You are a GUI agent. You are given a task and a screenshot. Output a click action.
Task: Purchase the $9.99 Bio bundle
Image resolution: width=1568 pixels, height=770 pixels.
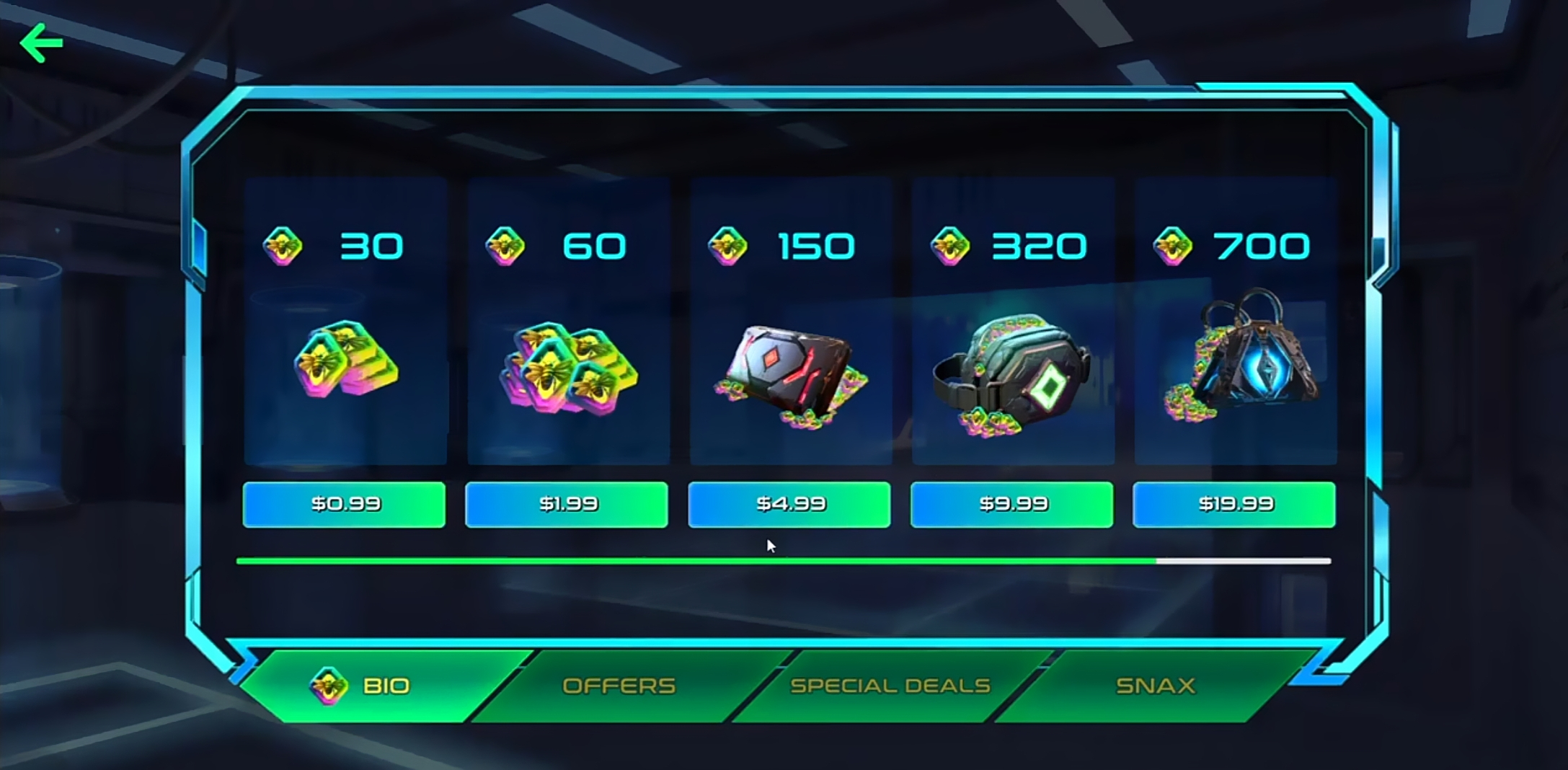click(1012, 505)
